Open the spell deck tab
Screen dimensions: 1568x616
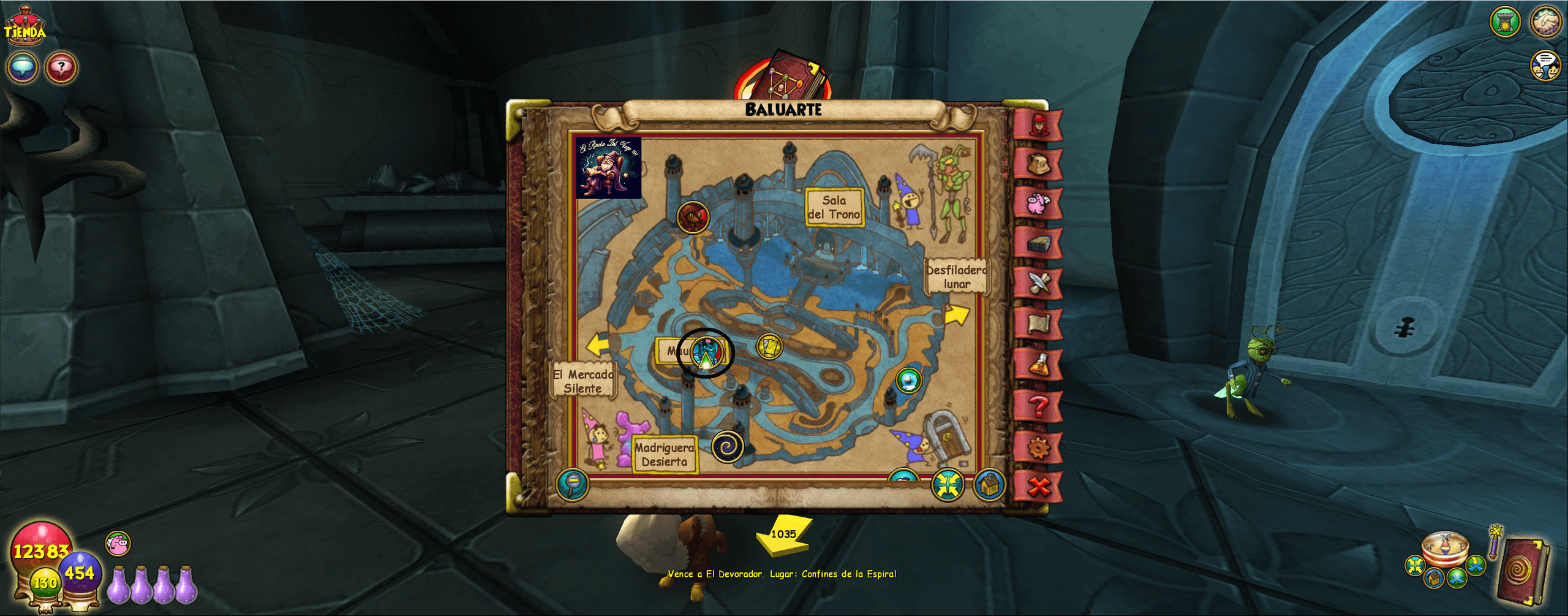1039,243
